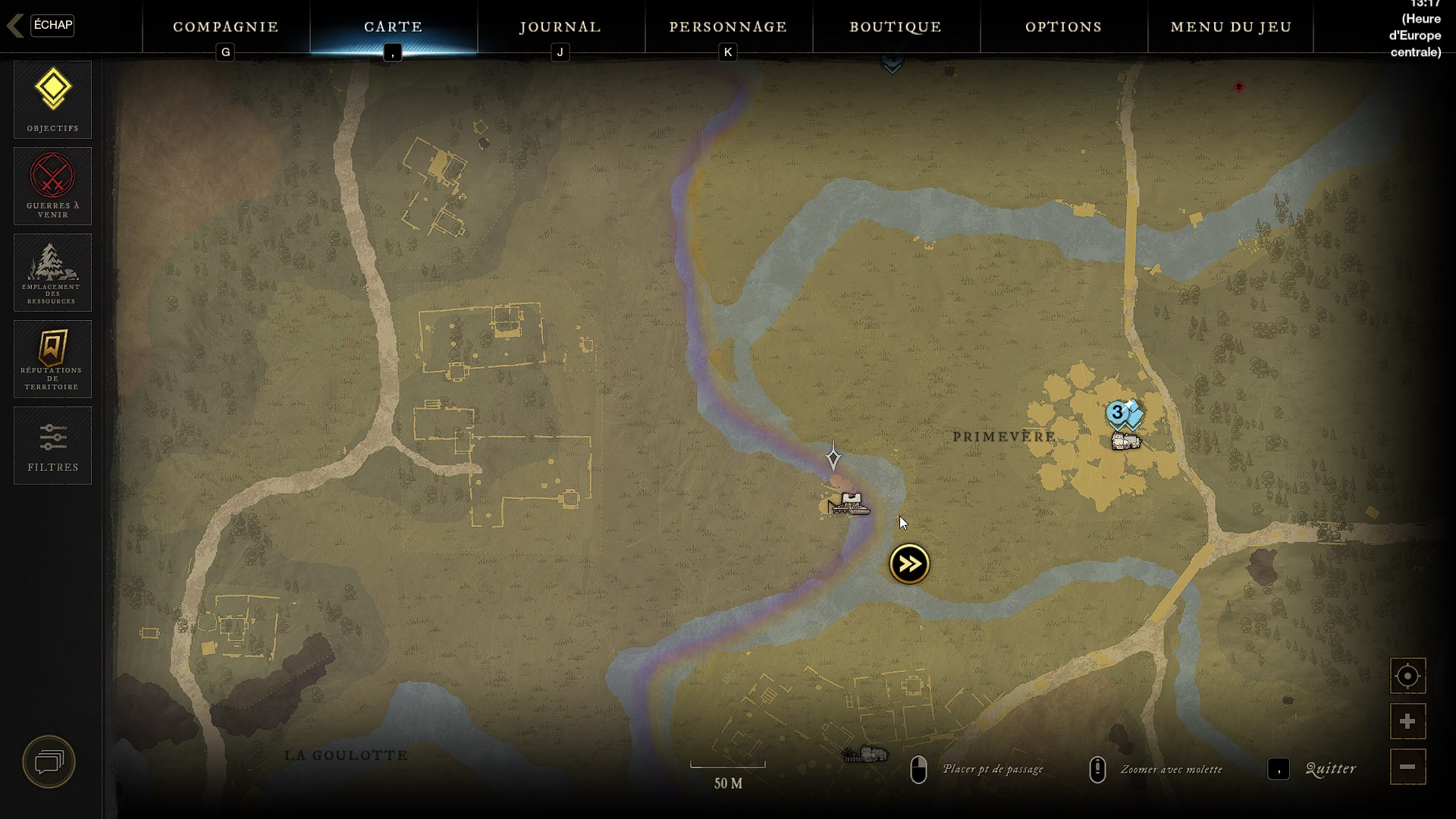Open the Journal tab

560,27
